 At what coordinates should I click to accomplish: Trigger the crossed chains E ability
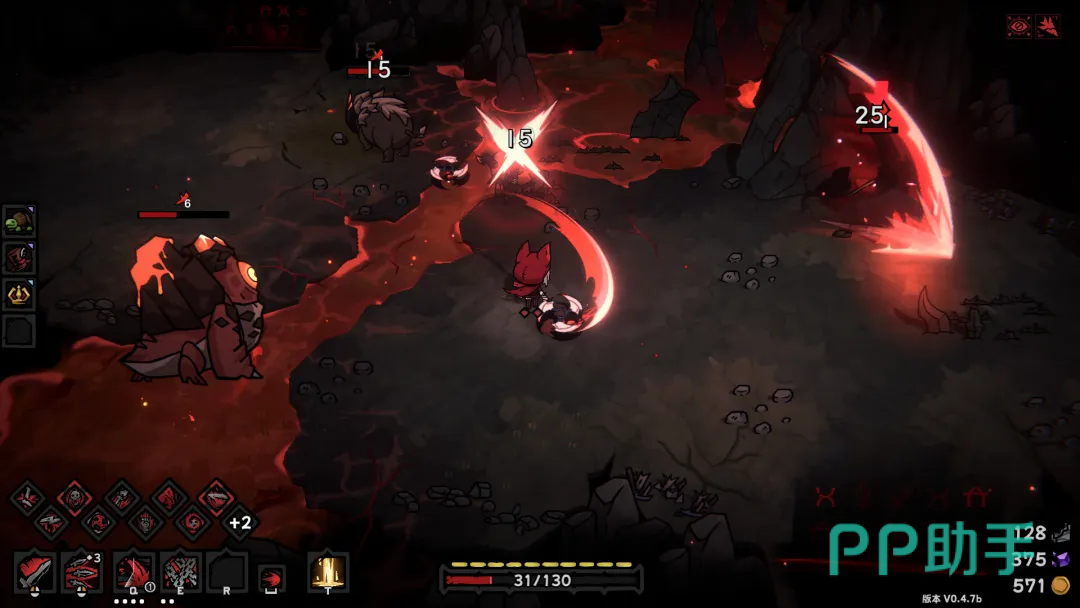pyautogui.click(x=181, y=572)
